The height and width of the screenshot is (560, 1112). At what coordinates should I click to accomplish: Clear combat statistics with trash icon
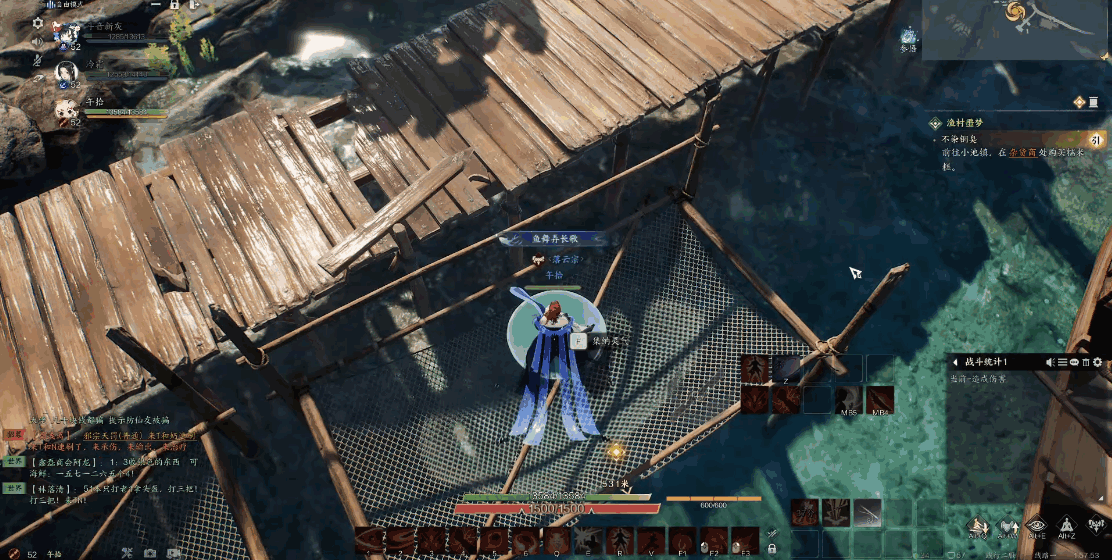(x=1085, y=361)
